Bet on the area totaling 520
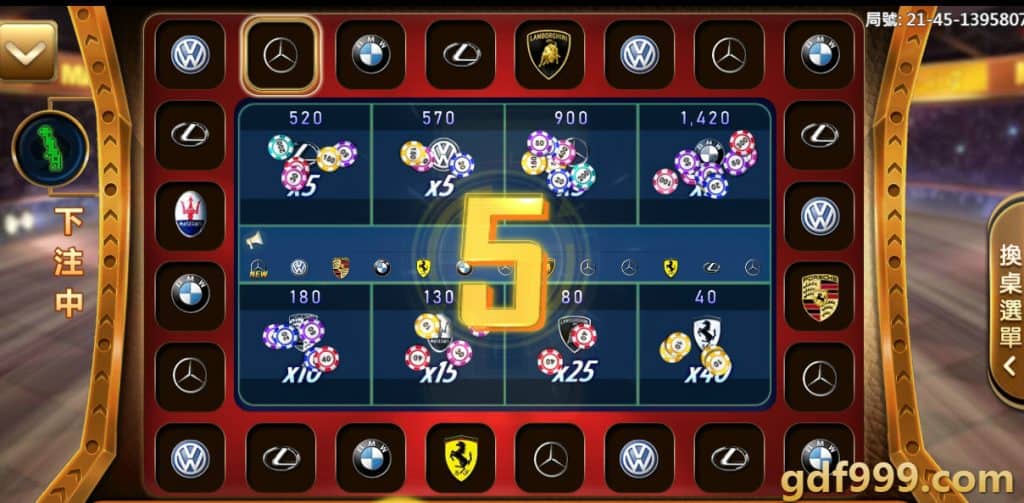1024x503 pixels. [x=305, y=161]
